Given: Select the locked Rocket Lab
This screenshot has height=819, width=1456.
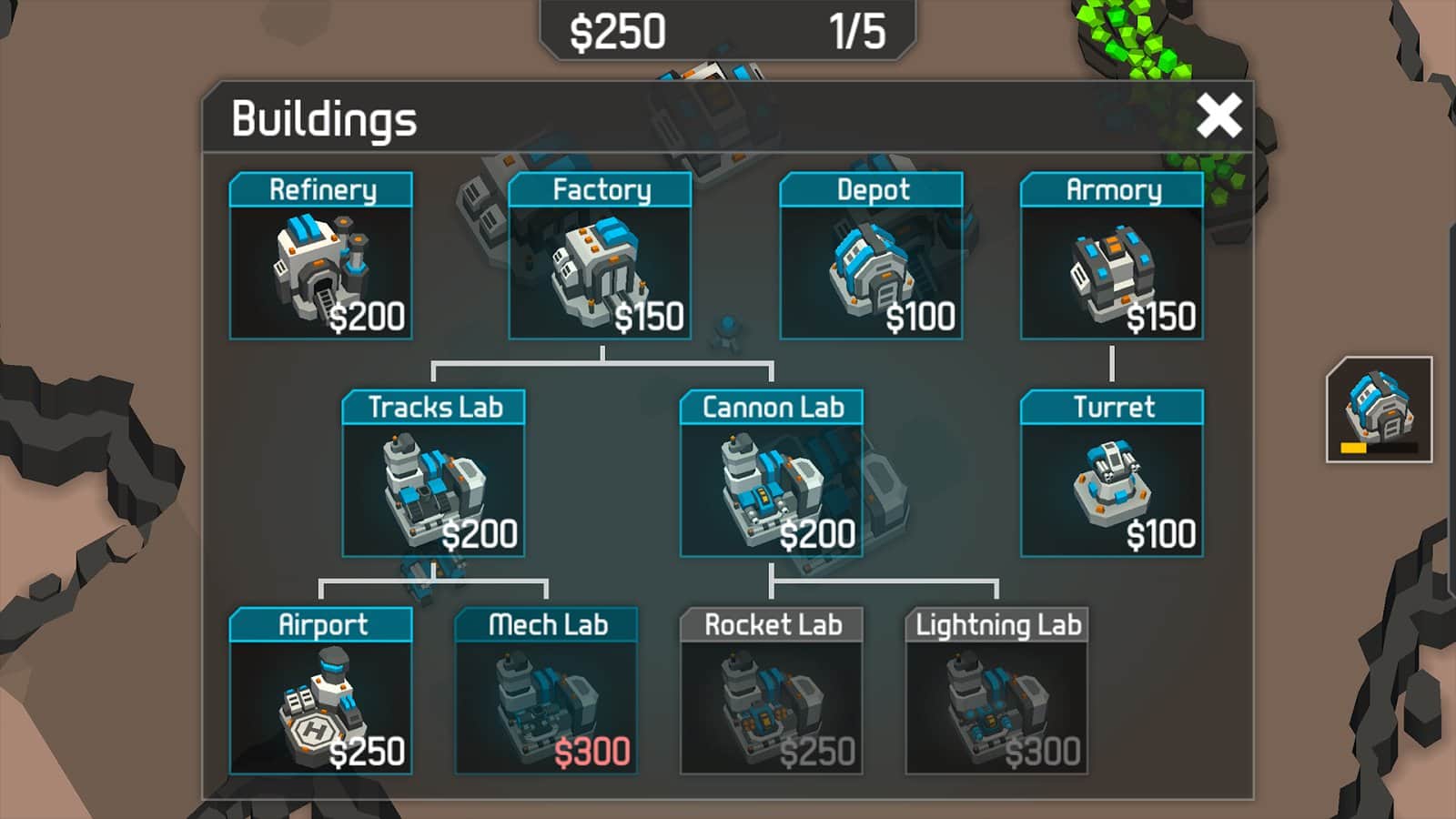Looking at the screenshot, I should 771,692.
